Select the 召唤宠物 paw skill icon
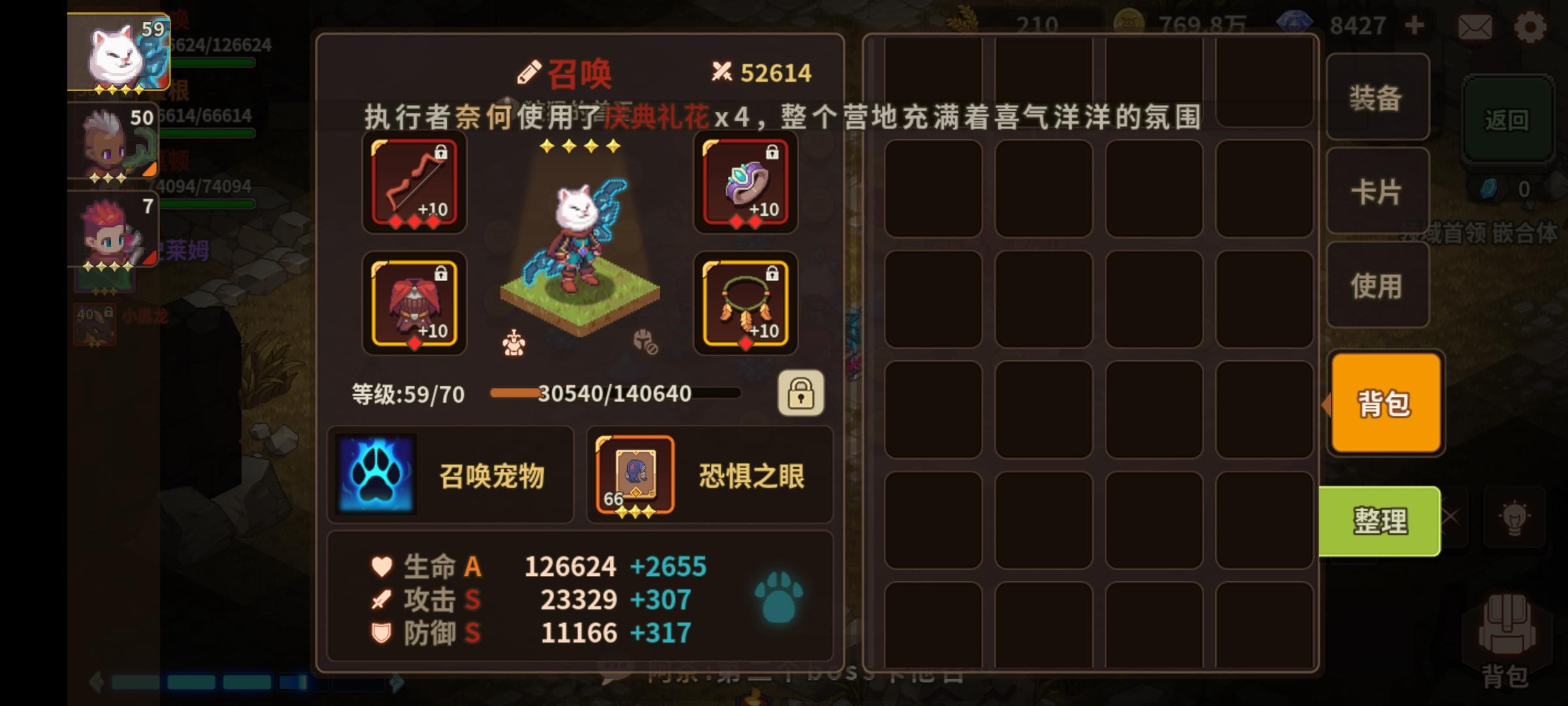Image resolution: width=1568 pixels, height=706 pixels. coord(376,473)
